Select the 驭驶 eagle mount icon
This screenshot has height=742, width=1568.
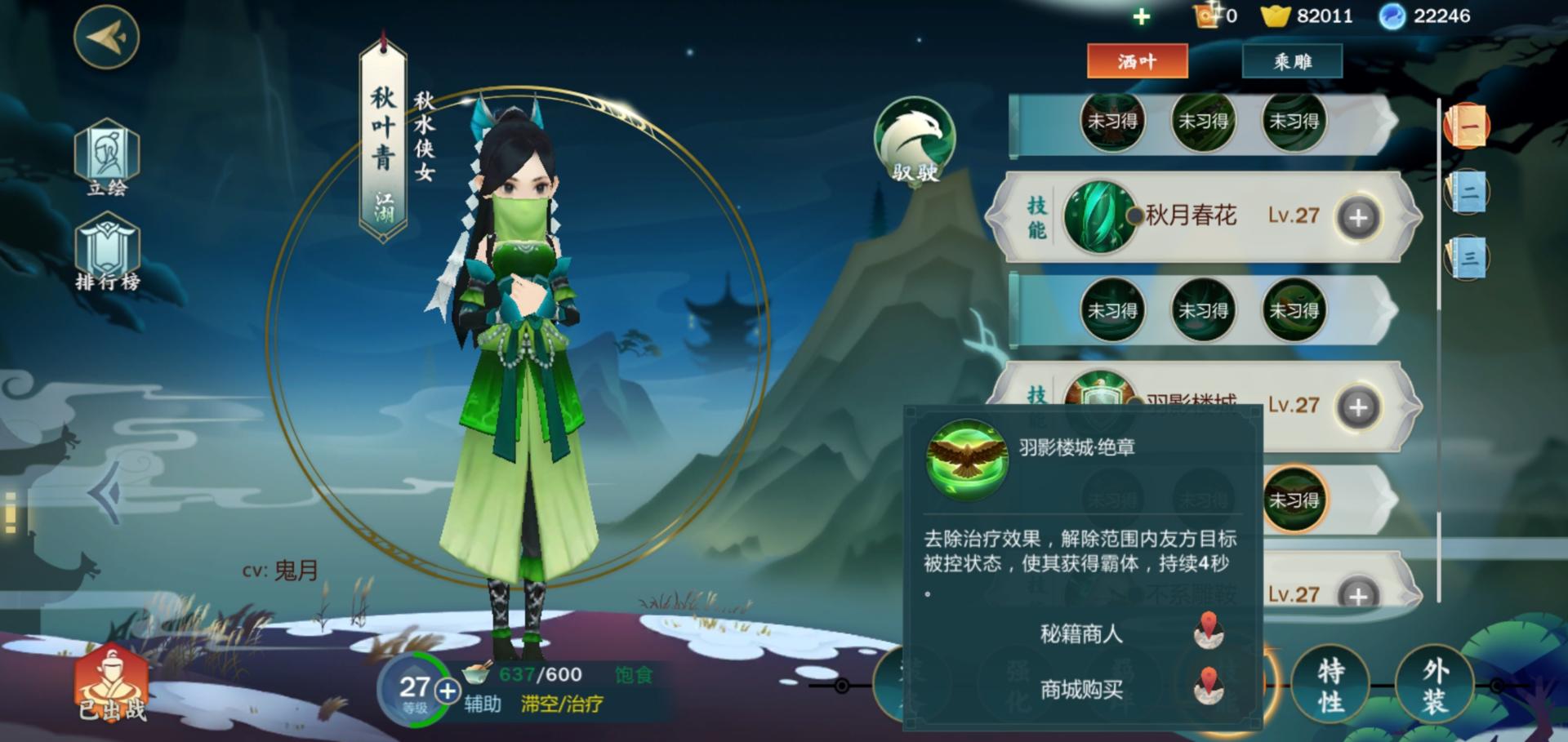click(x=915, y=140)
